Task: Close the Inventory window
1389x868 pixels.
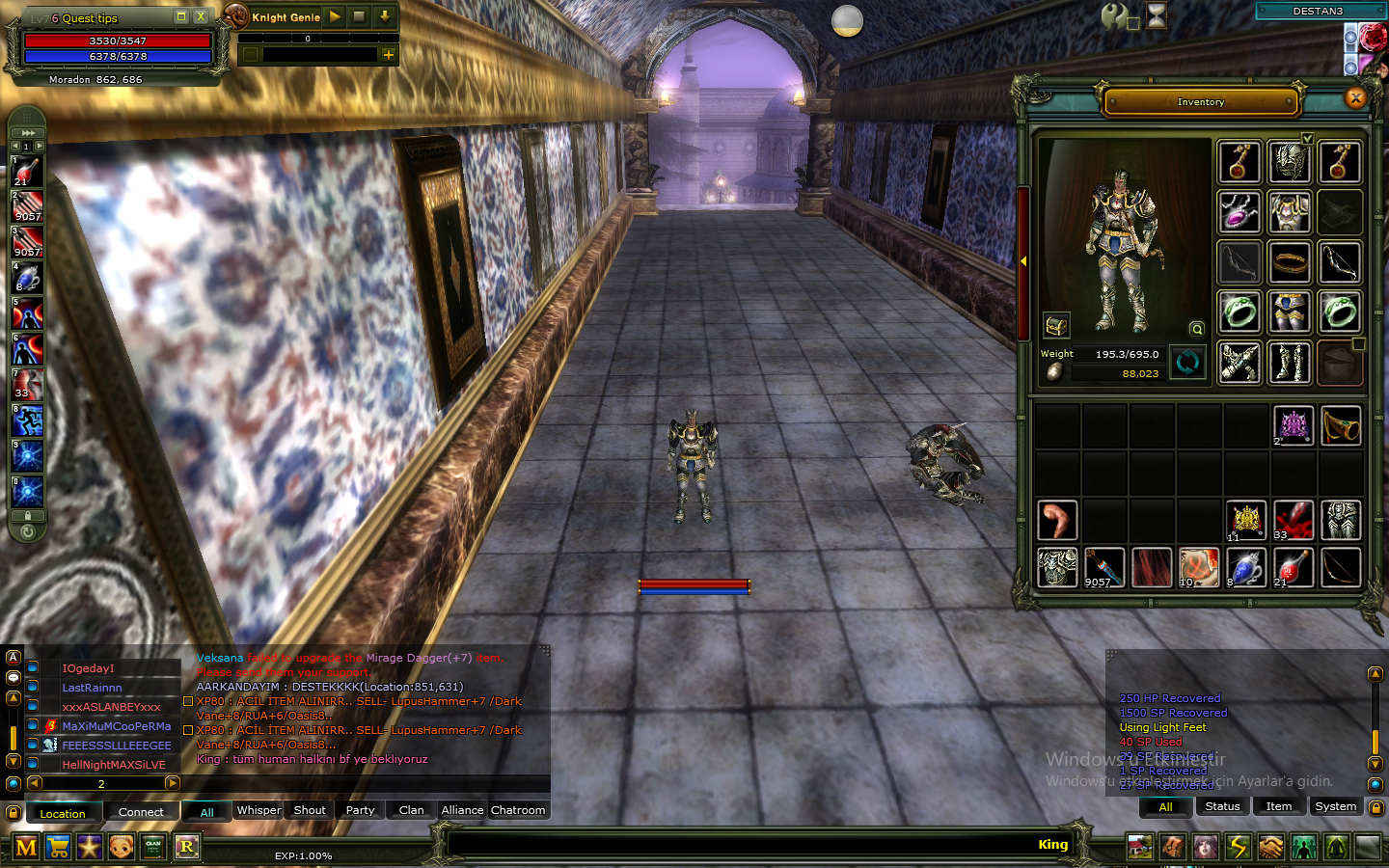Action: 1355,97
